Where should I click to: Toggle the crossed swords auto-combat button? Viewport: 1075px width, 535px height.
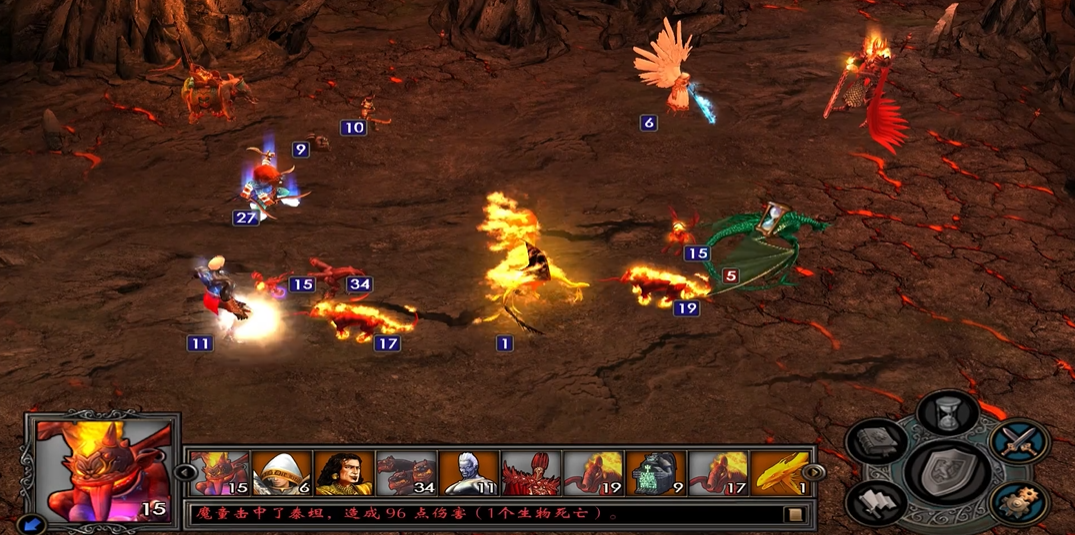click(1019, 441)
